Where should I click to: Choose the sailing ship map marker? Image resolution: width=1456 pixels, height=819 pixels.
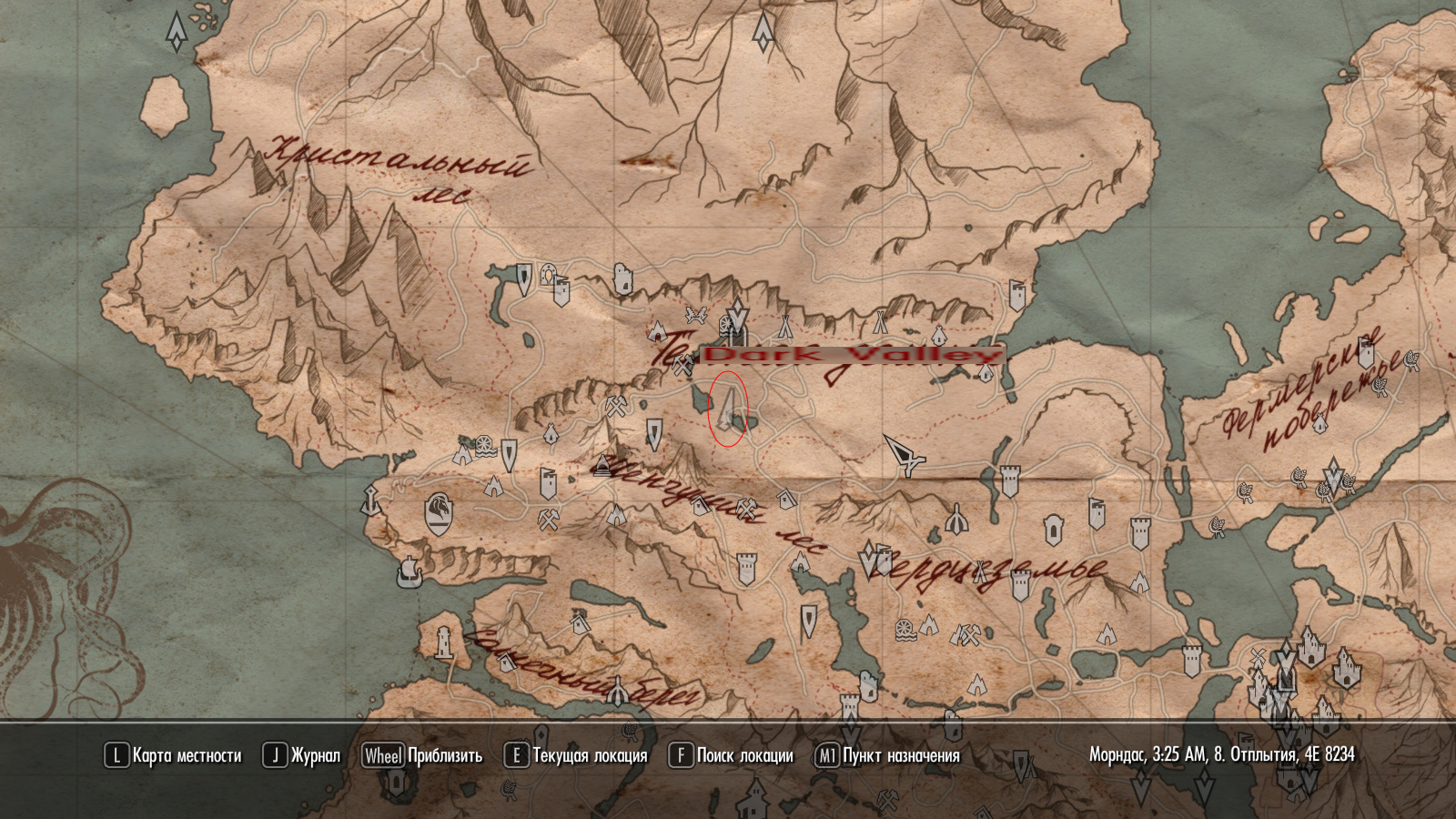tap(409, 571)
